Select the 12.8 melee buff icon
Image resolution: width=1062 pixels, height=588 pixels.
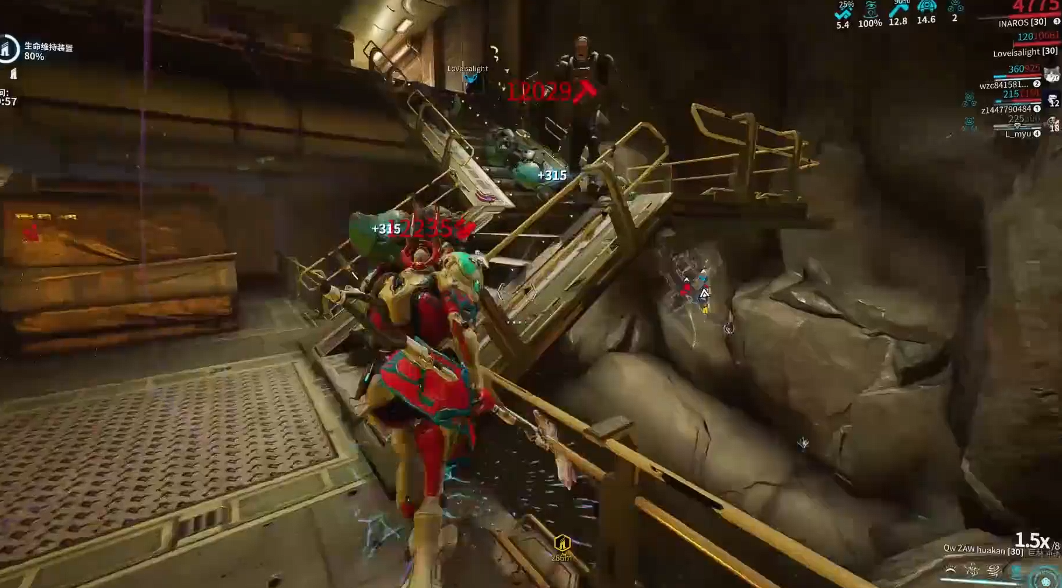[x=898, y=9]
